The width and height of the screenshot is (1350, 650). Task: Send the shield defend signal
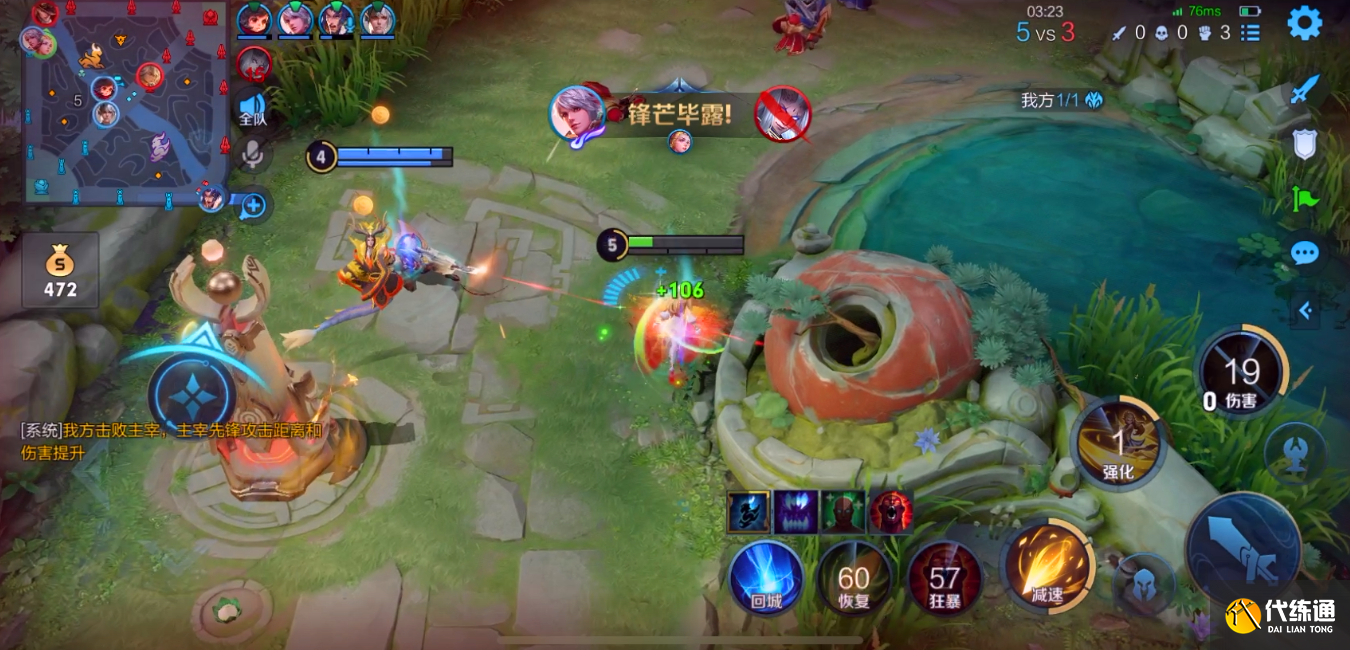click(1304, 146)
